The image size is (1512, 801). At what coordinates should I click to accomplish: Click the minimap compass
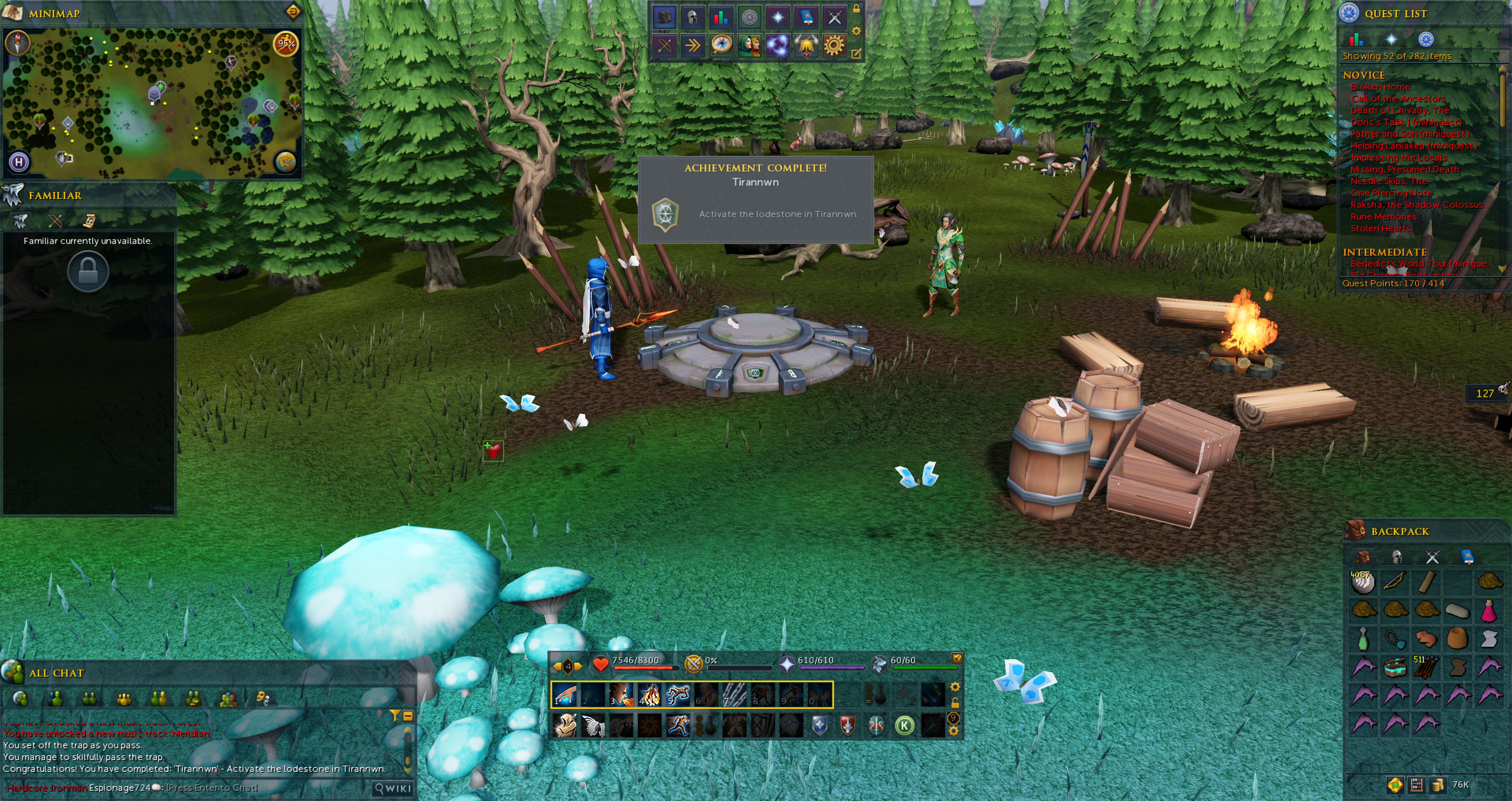coord(17,43)
